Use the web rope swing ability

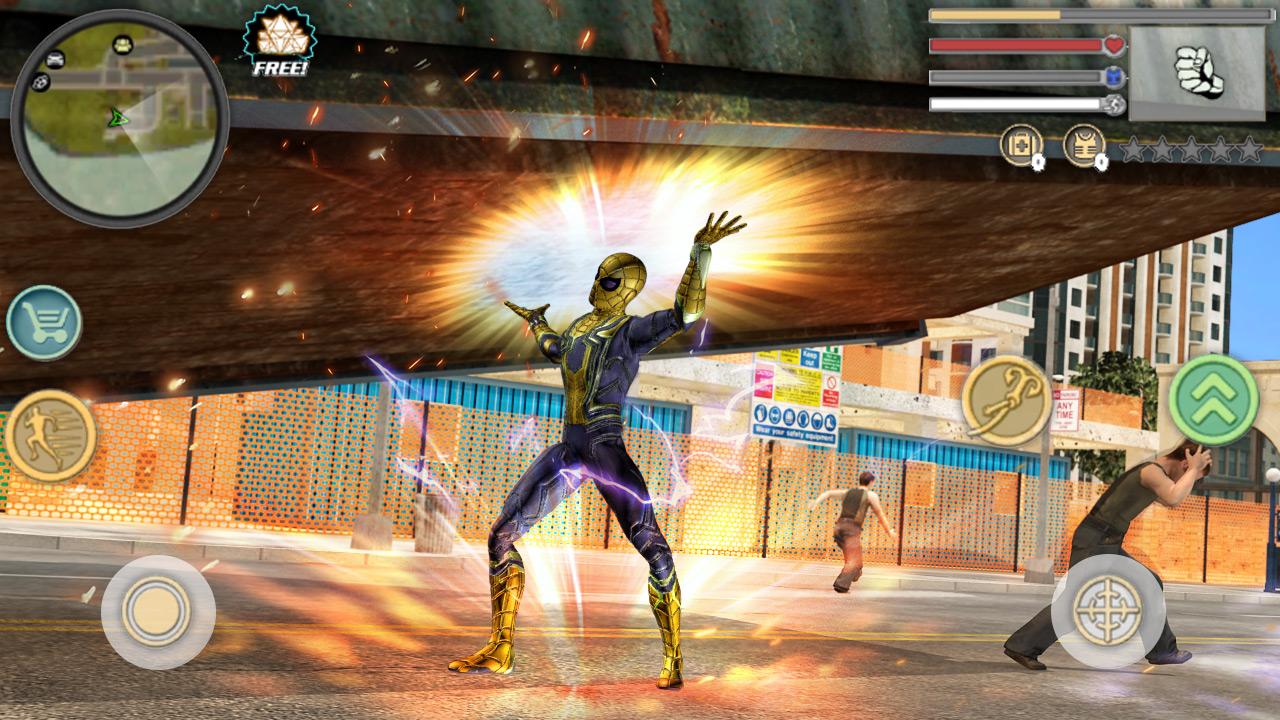(1006, 400)
